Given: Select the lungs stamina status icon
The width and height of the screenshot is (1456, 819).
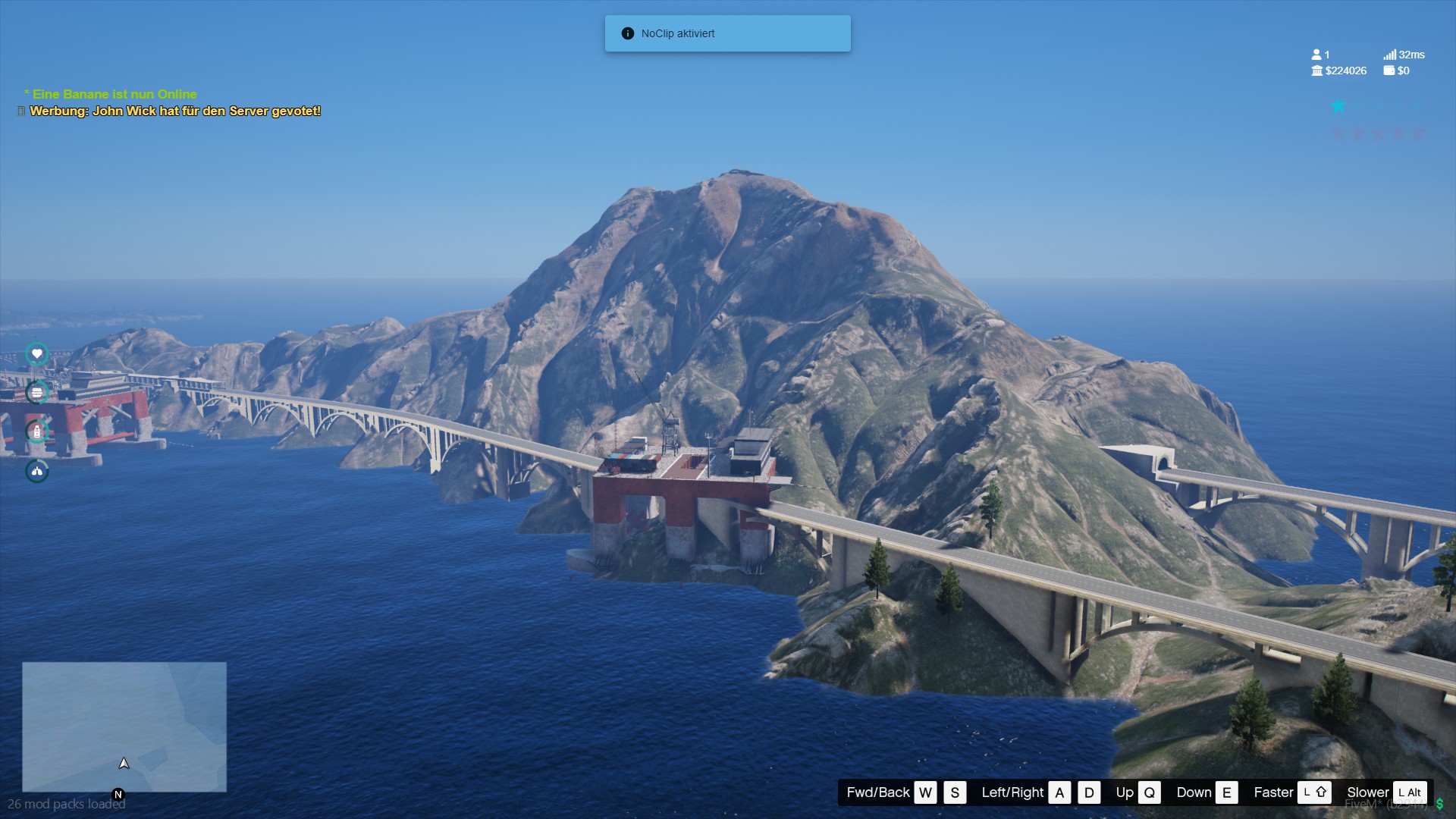Looking at the screenshot, I should tap(36, 471).
